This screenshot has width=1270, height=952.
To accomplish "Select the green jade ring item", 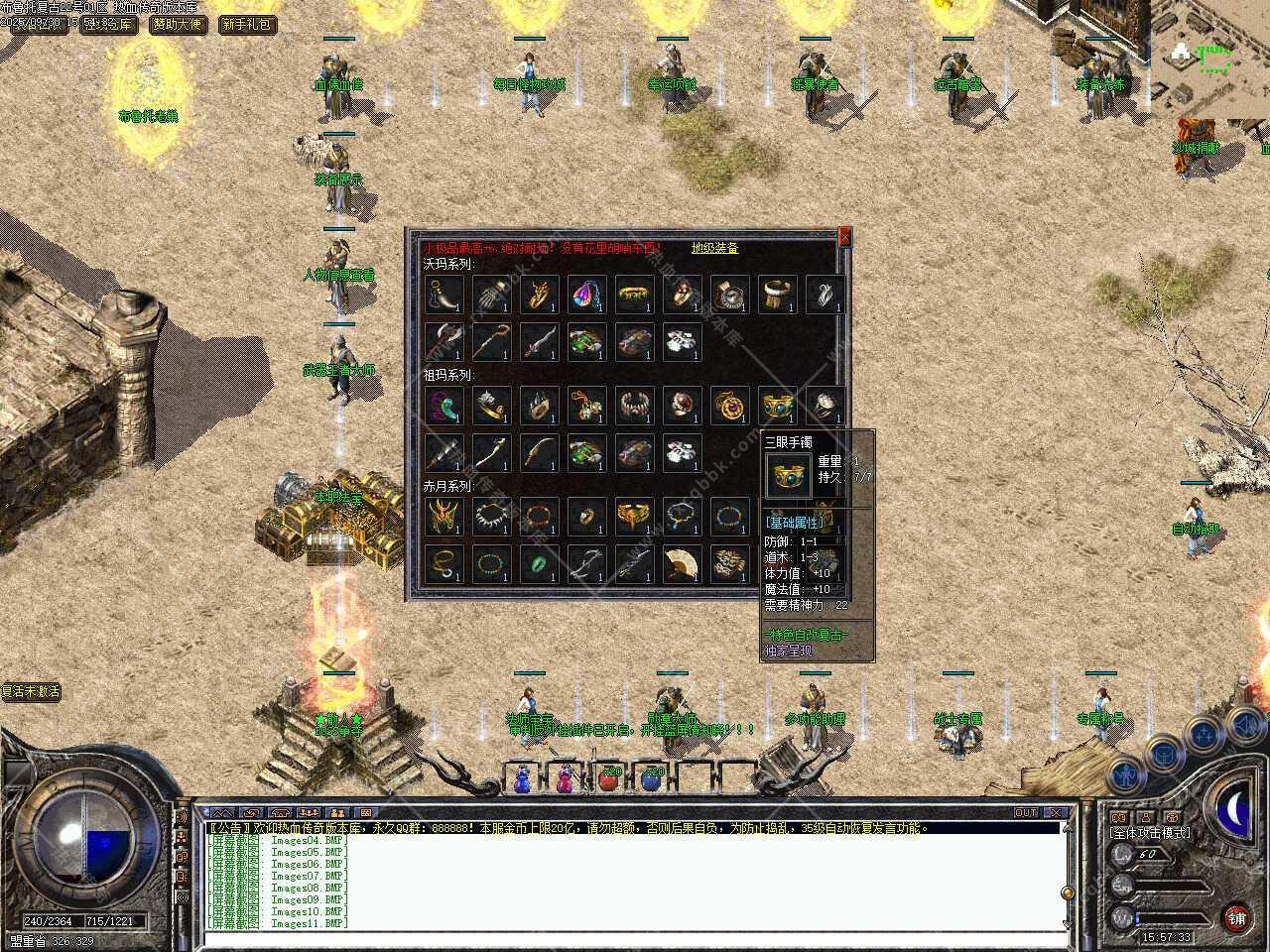I will [x=537, y=563].
